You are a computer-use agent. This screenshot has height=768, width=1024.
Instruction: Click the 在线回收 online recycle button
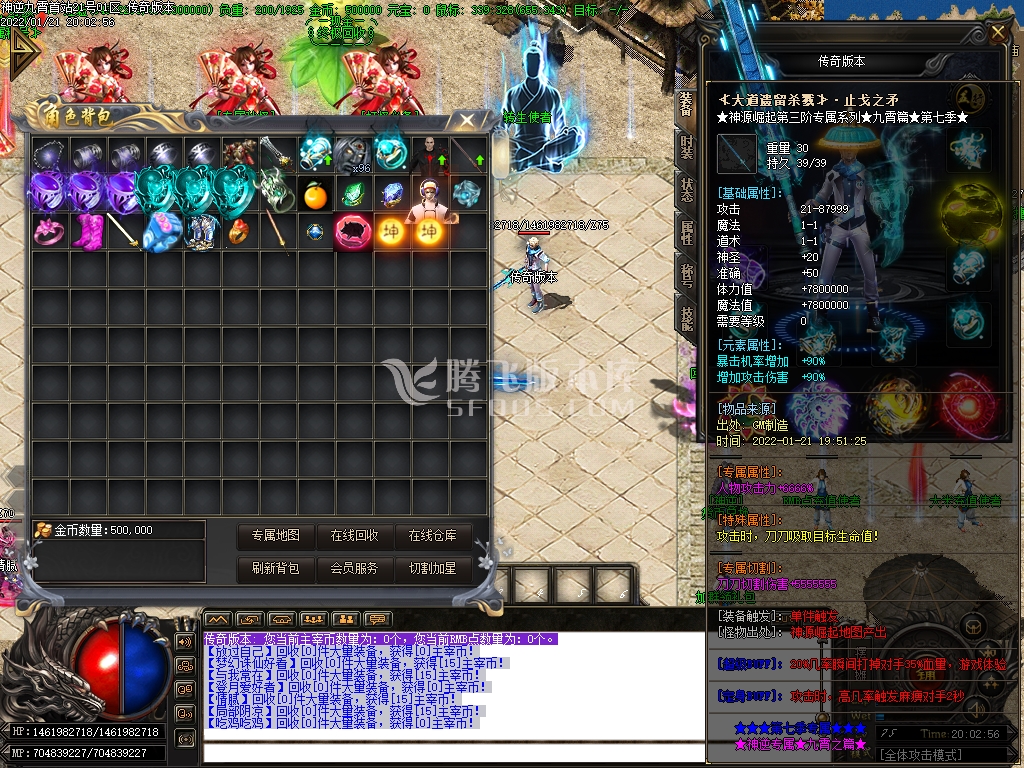pos(354,536)
